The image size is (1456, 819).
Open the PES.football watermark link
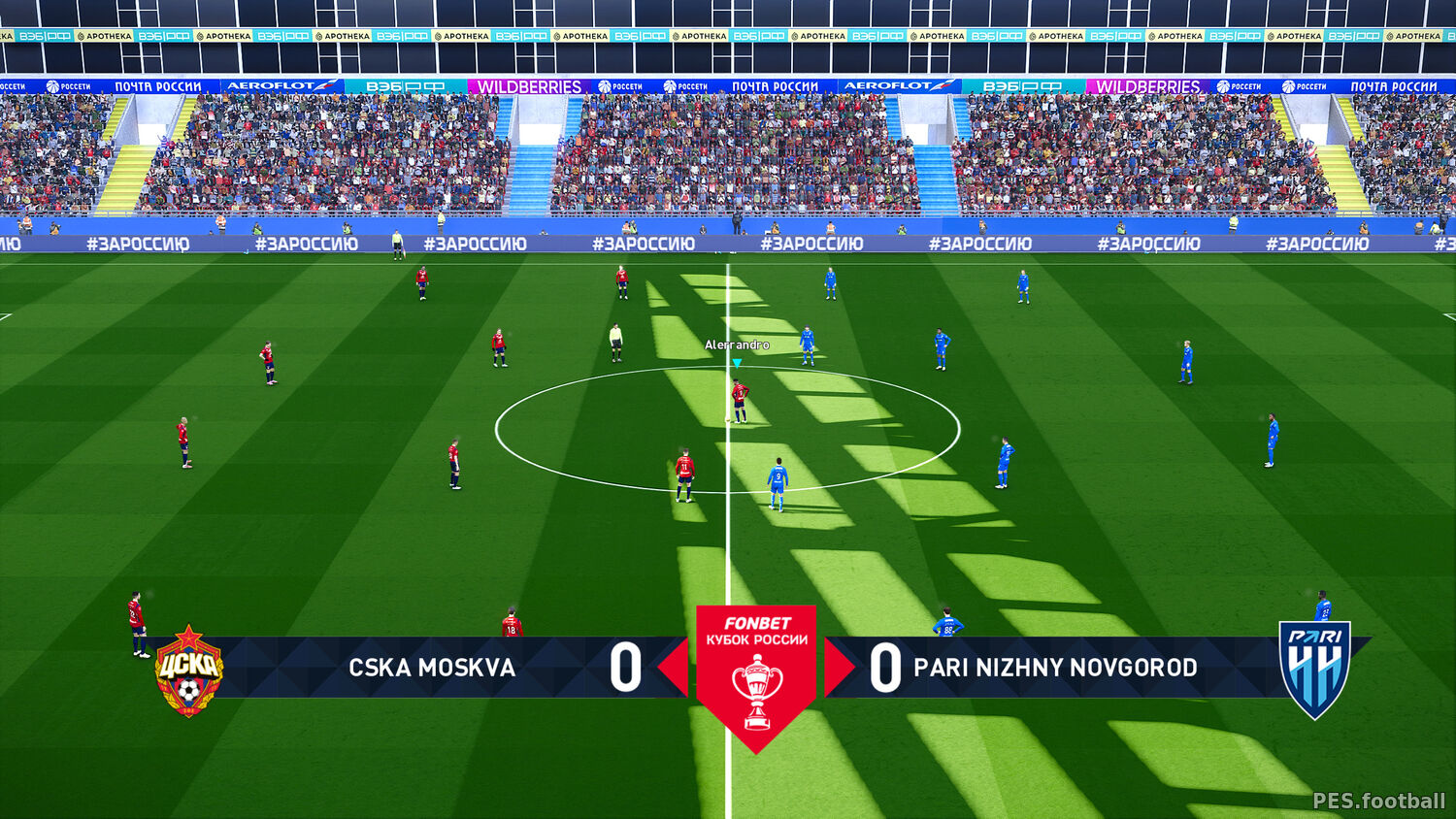(x=1378, y=801)
